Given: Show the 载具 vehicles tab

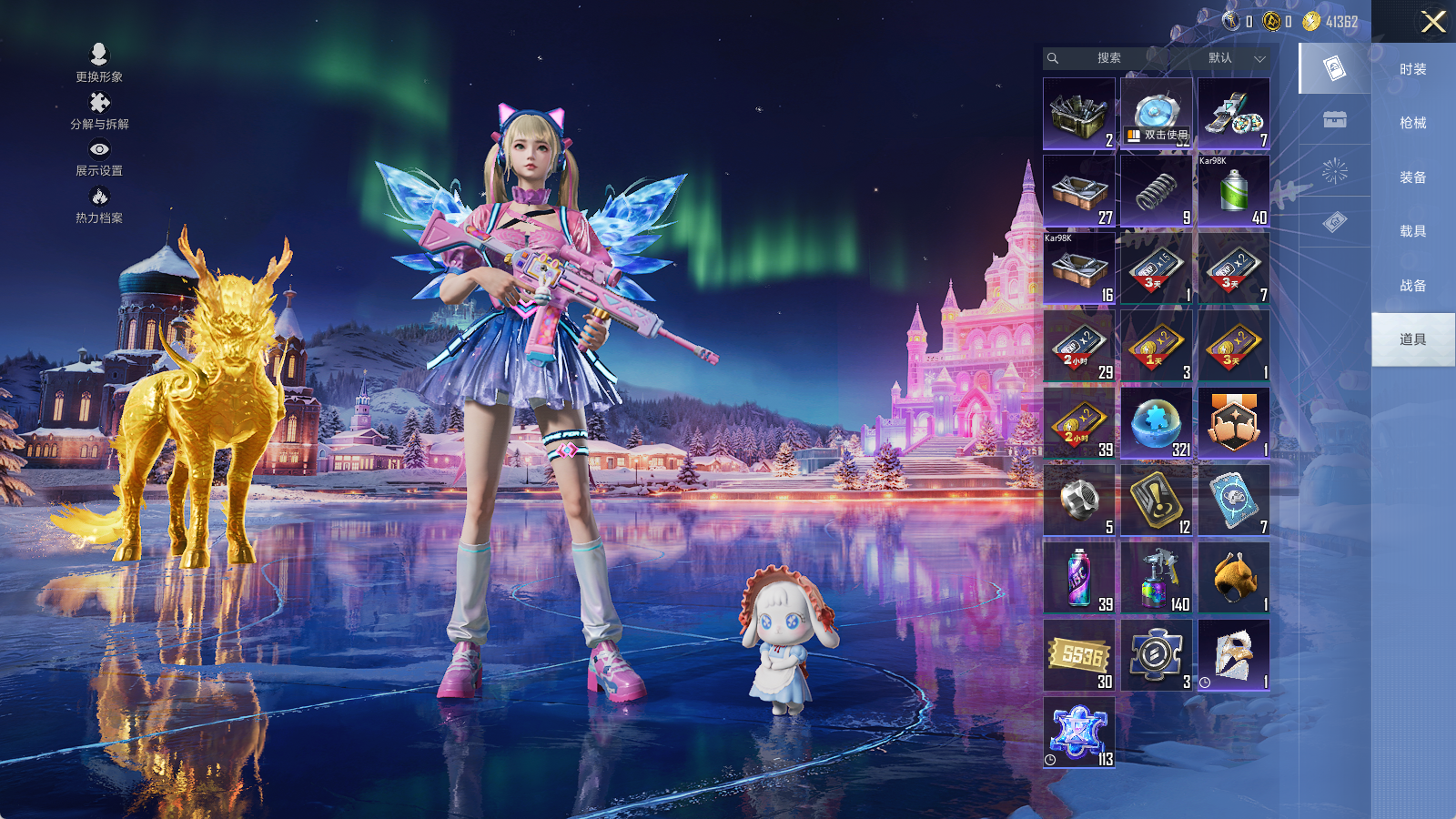Looking at the screenshot, I should 1412,231.
